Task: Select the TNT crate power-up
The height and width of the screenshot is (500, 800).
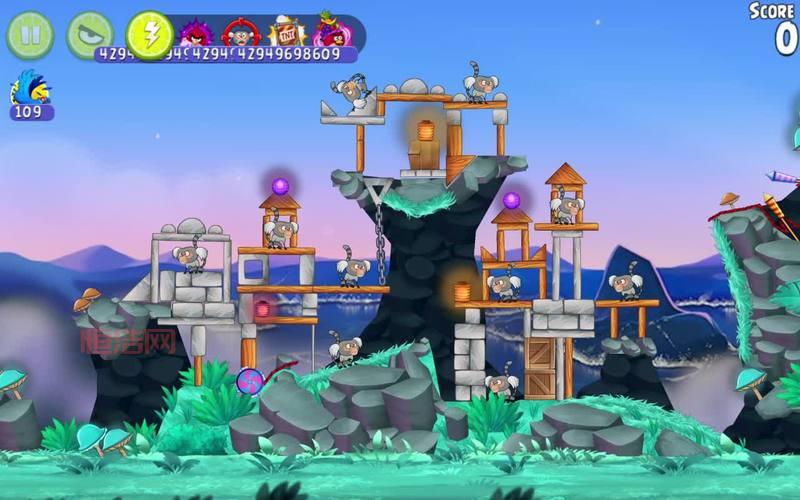Action: click(x=287, y=33)
